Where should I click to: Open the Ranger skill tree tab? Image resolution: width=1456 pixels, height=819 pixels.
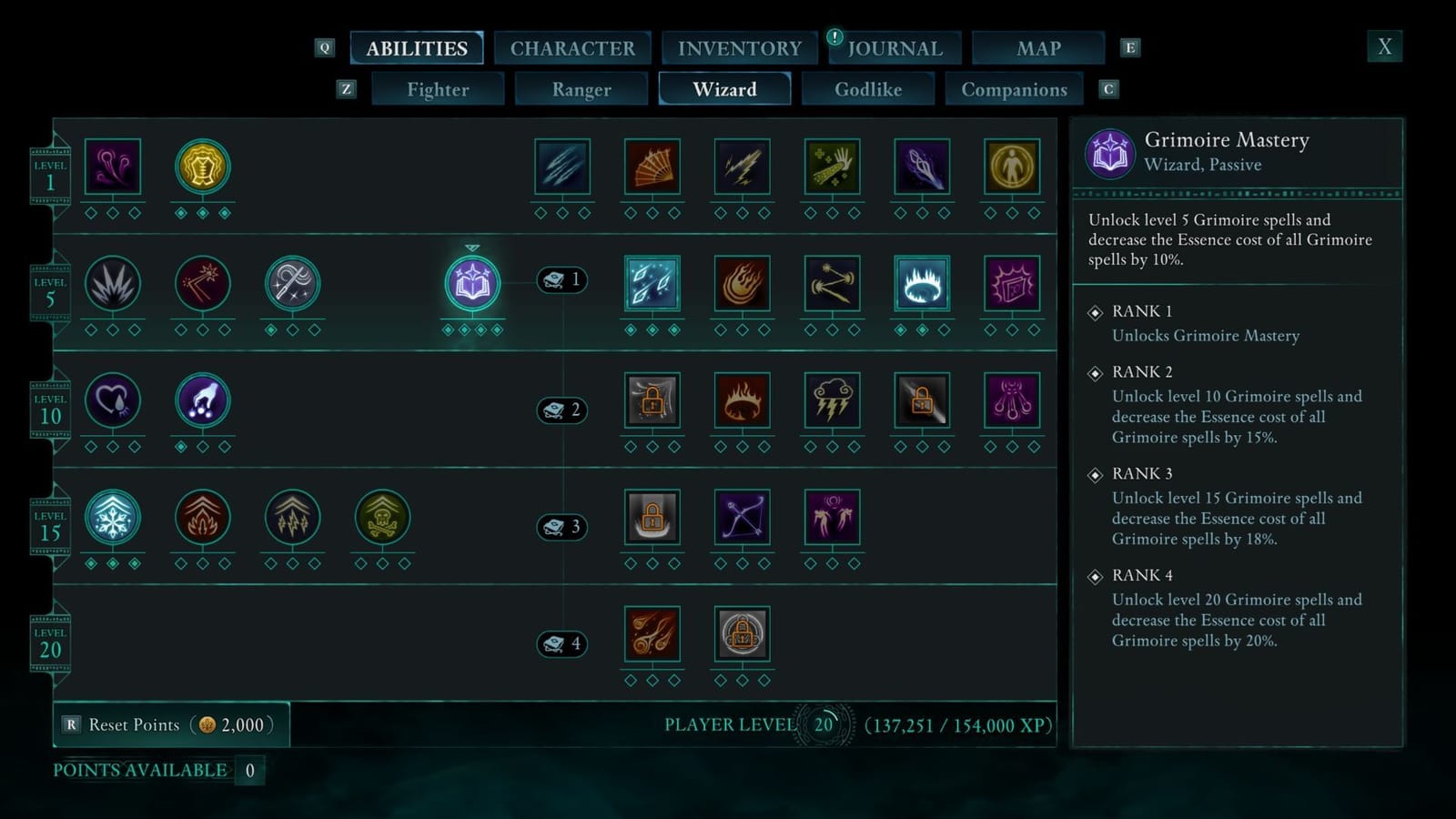click(581, 89)
